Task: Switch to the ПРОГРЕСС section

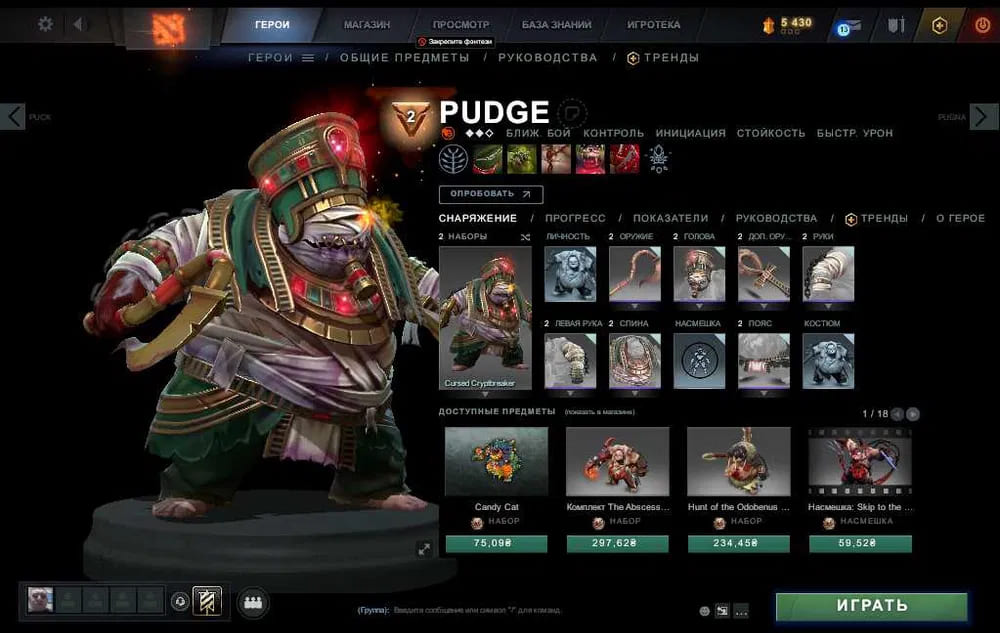Action: pyautogui.click(x=575, y=218)
